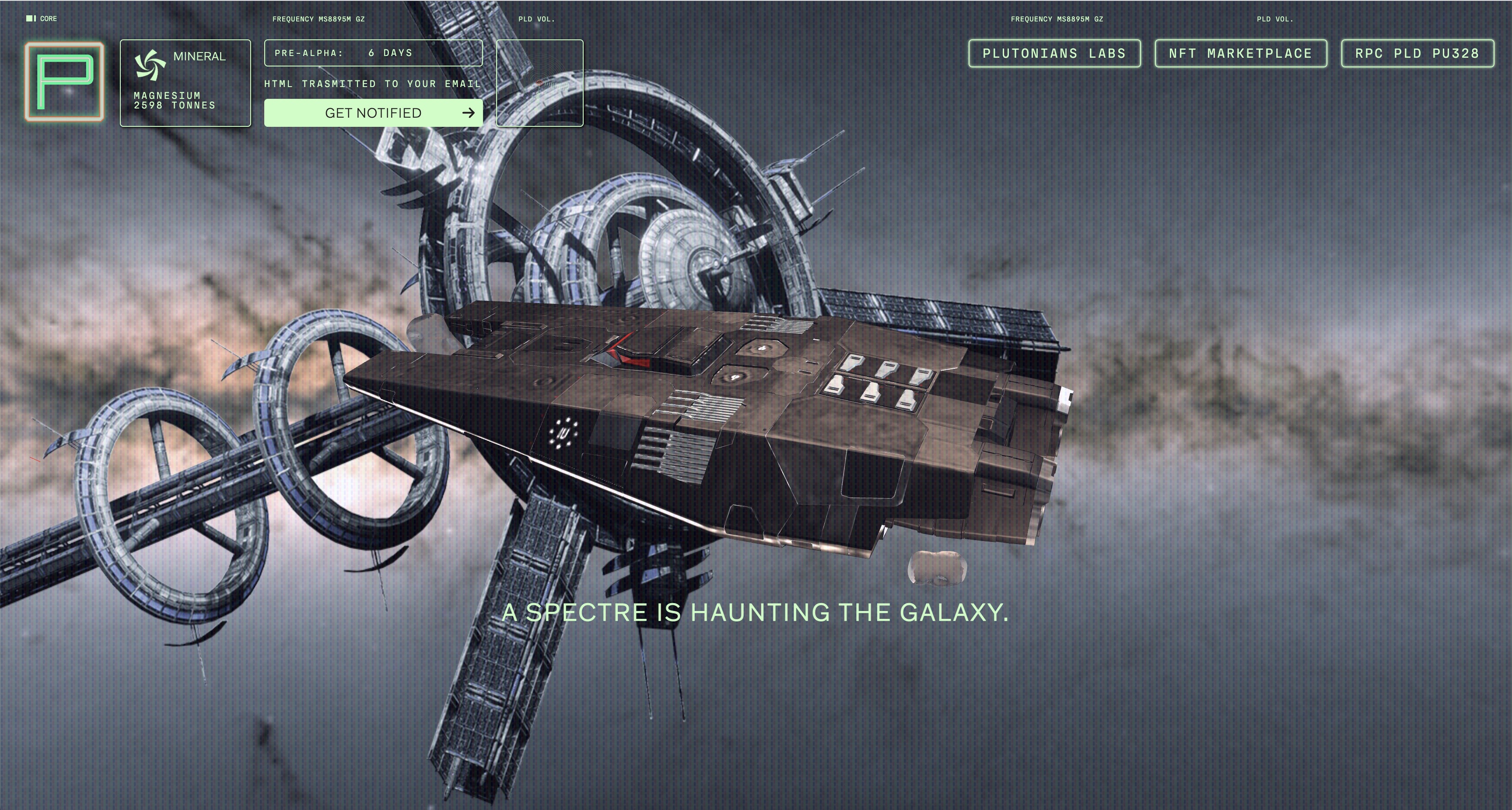The width and height of the screenshot is (1512, 810).
Task: Open the PLUTONIANS LABS page
Action: [x=1054, y=53]
